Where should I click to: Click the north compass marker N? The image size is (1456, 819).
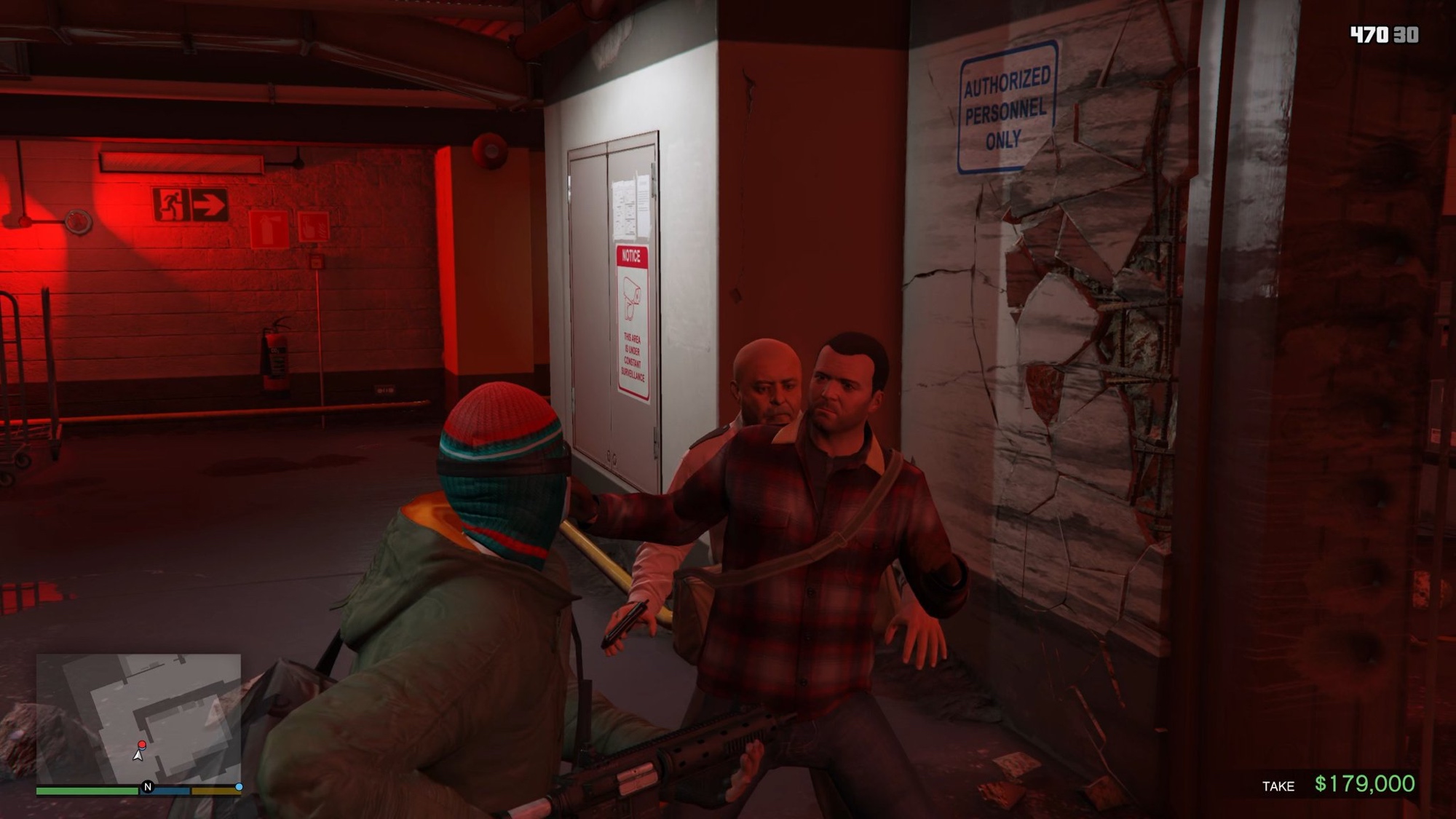pos(148,787)
